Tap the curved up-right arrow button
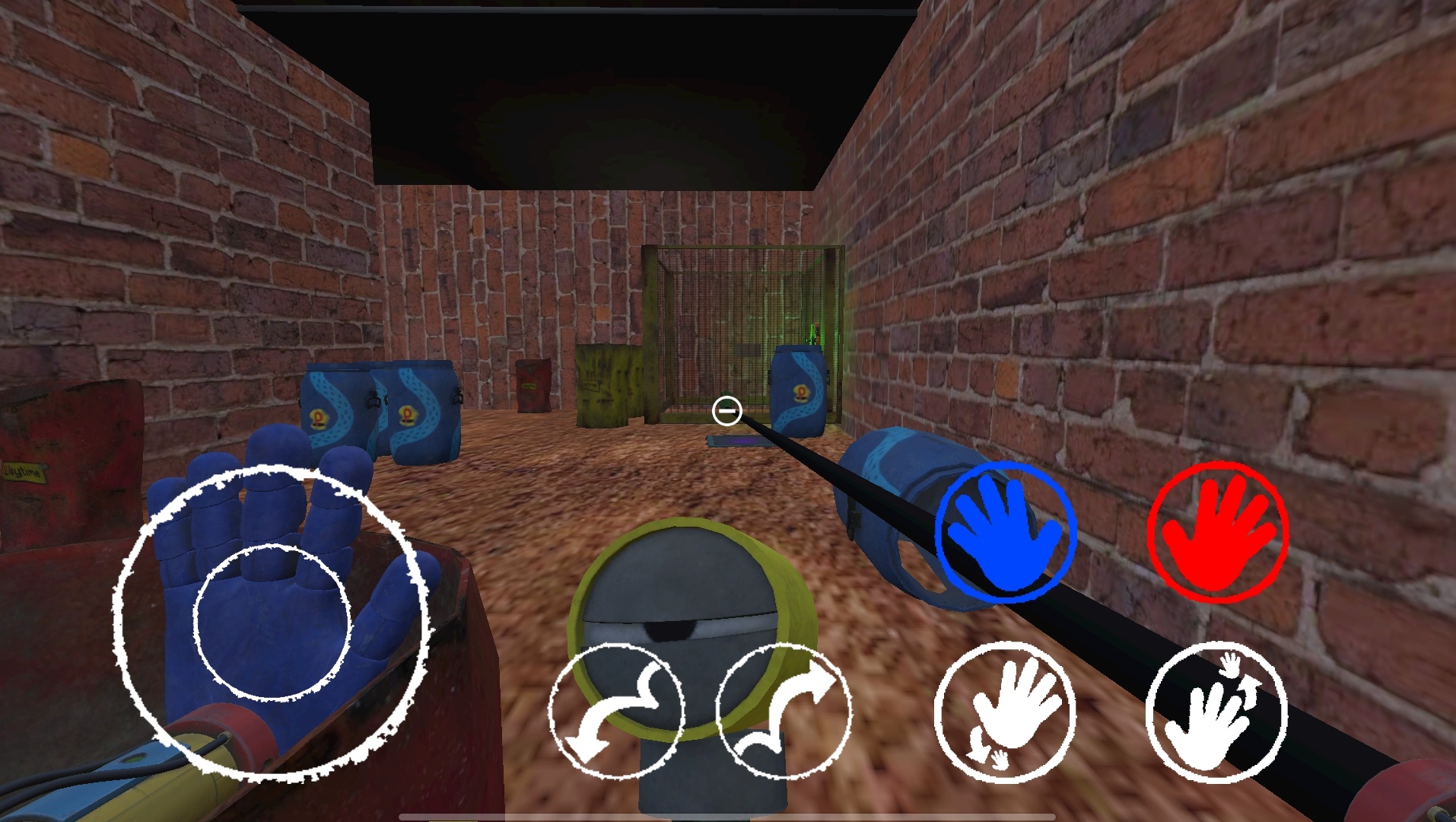Screen dimensions: 1456x822 784,711
